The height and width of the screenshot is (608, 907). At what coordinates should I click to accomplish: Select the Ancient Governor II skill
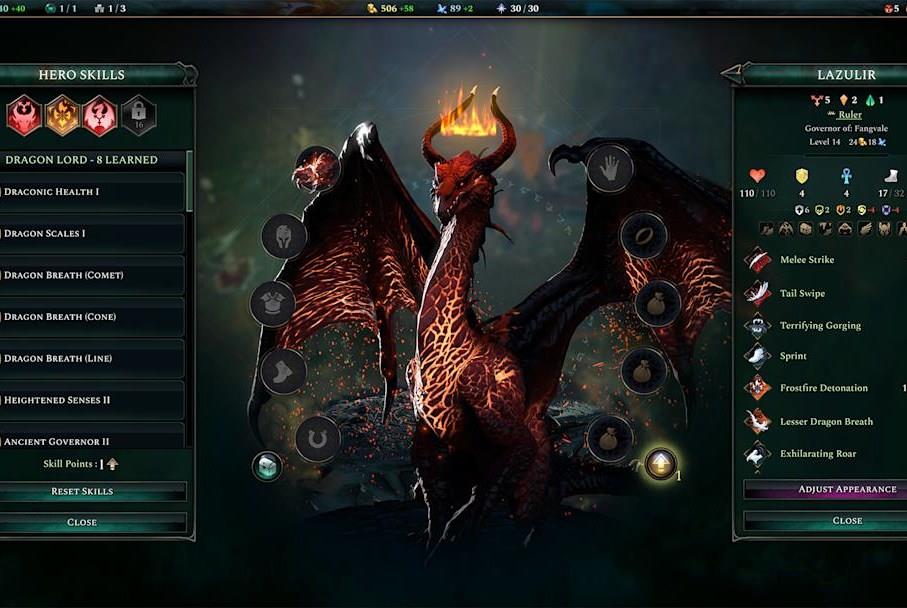coord(92,439)
